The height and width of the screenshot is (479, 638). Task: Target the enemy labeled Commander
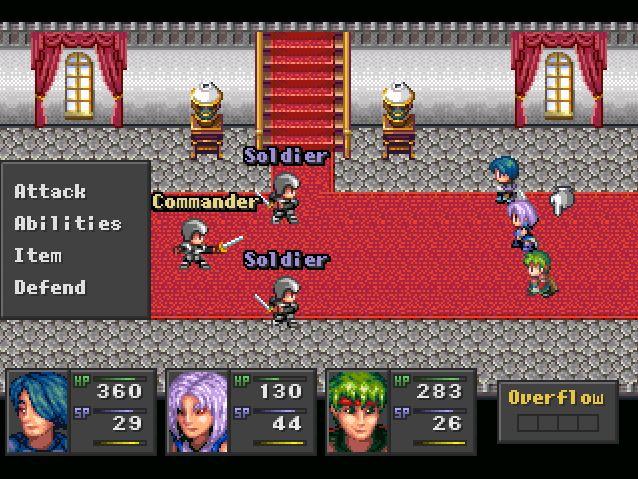pyautogui.click(x=195, y=243)
